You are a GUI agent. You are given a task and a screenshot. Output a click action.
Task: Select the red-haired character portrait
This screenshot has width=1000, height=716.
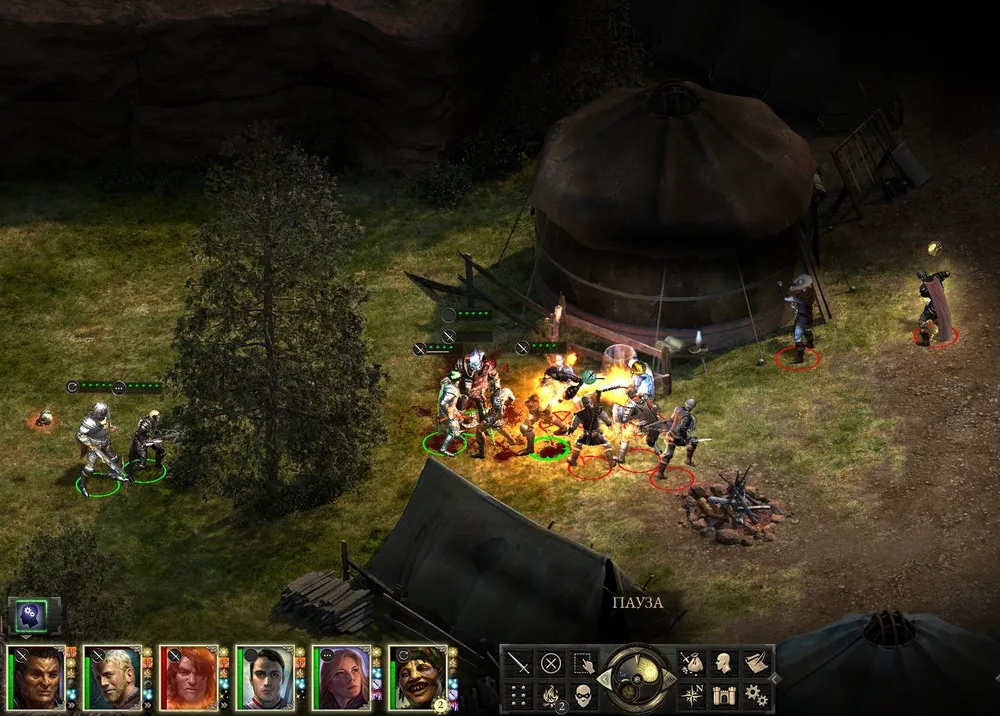[x=189, y=678]
